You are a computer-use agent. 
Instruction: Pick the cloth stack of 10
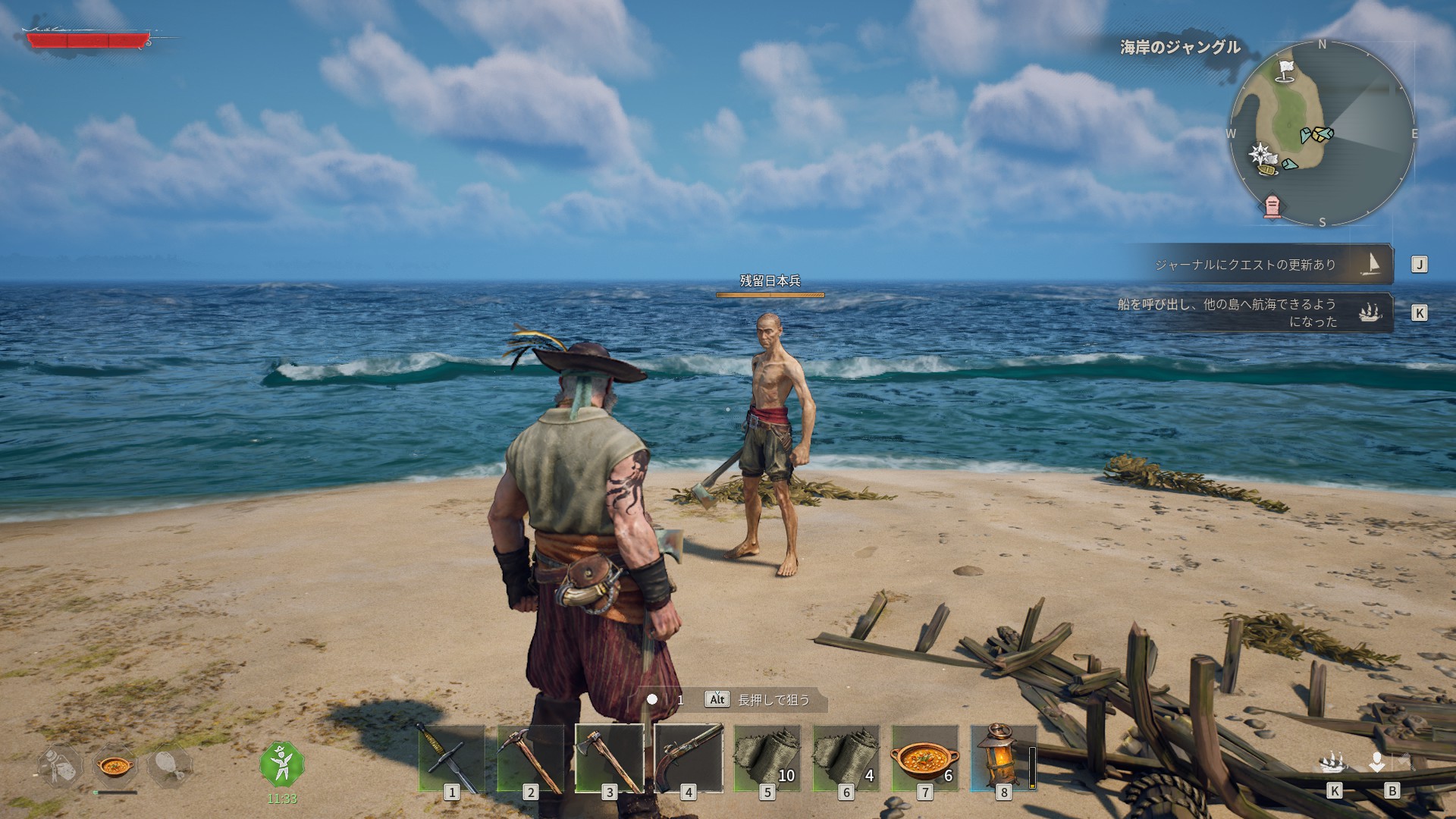coord(767,758)
